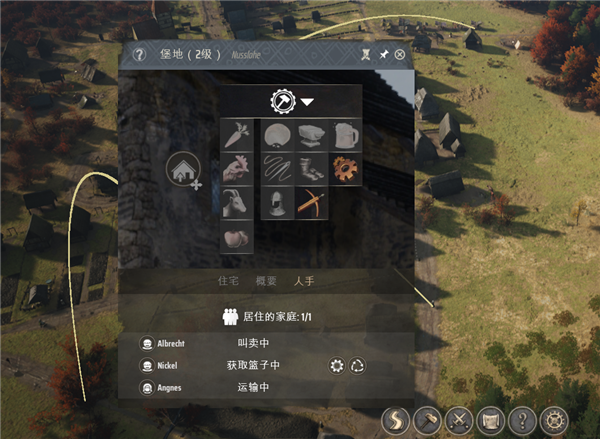
Task: Select the leather boots cobbler workshop
Action: 311,167
